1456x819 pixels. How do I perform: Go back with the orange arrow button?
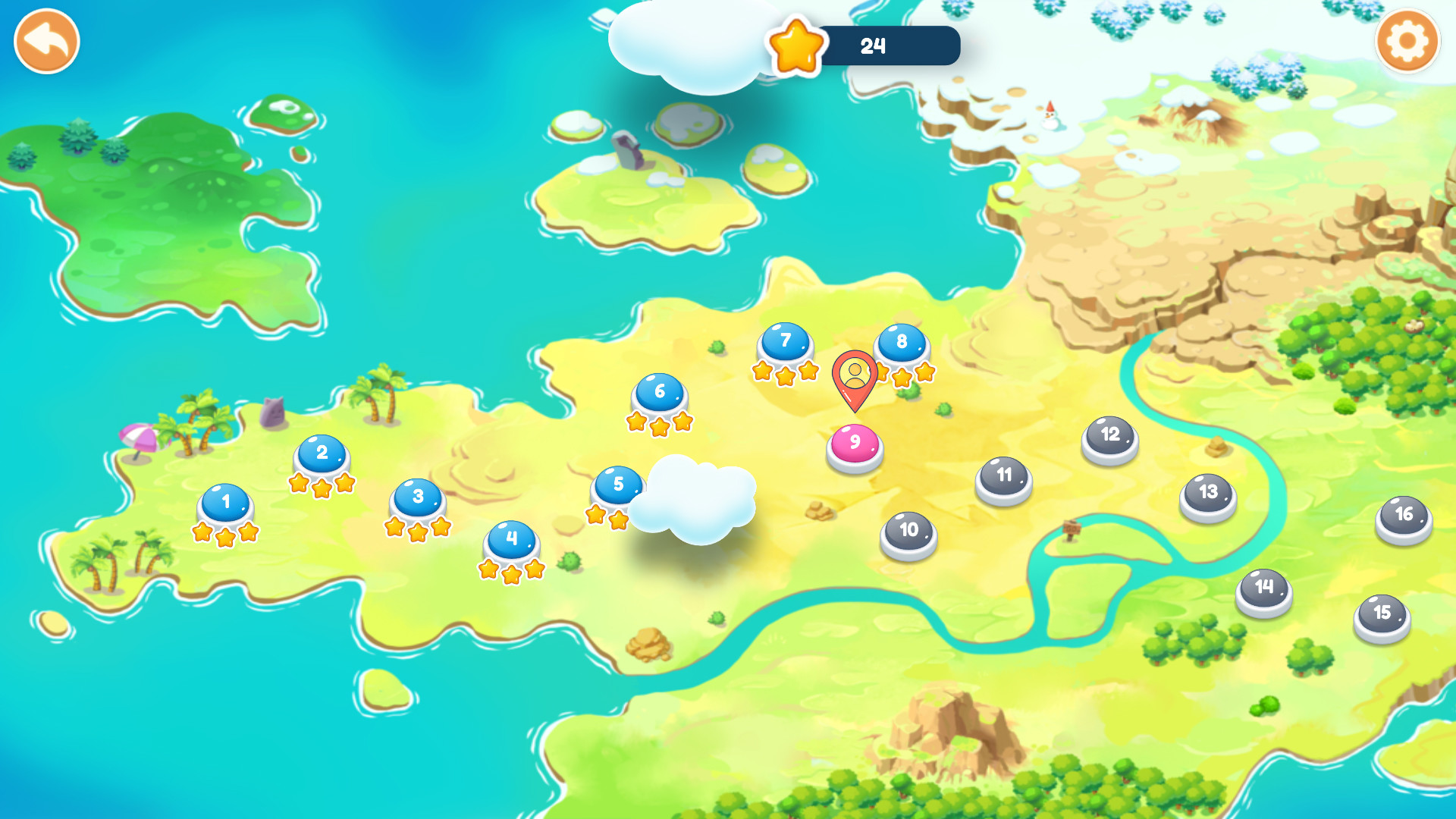click(x=47, y=42)
